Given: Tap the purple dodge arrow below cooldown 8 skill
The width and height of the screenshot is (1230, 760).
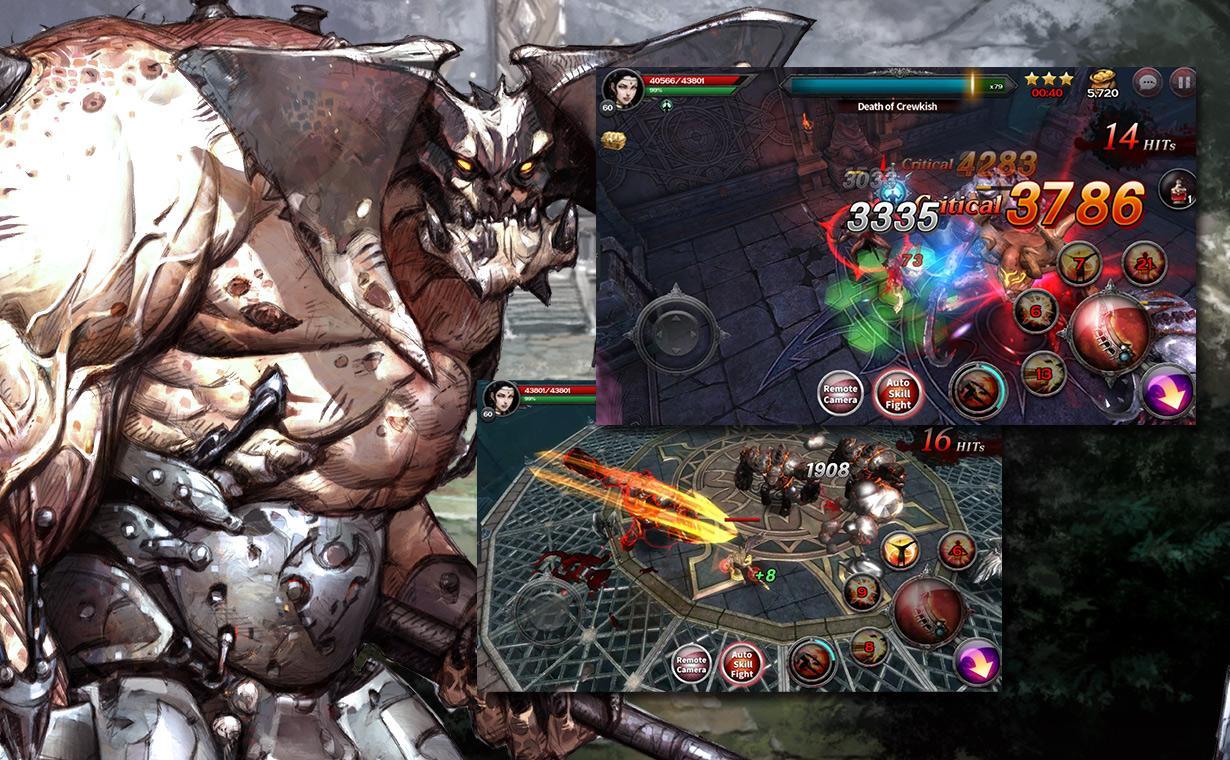Looking at the screenshot, I should pyautogui.click(x=977, y=662).
